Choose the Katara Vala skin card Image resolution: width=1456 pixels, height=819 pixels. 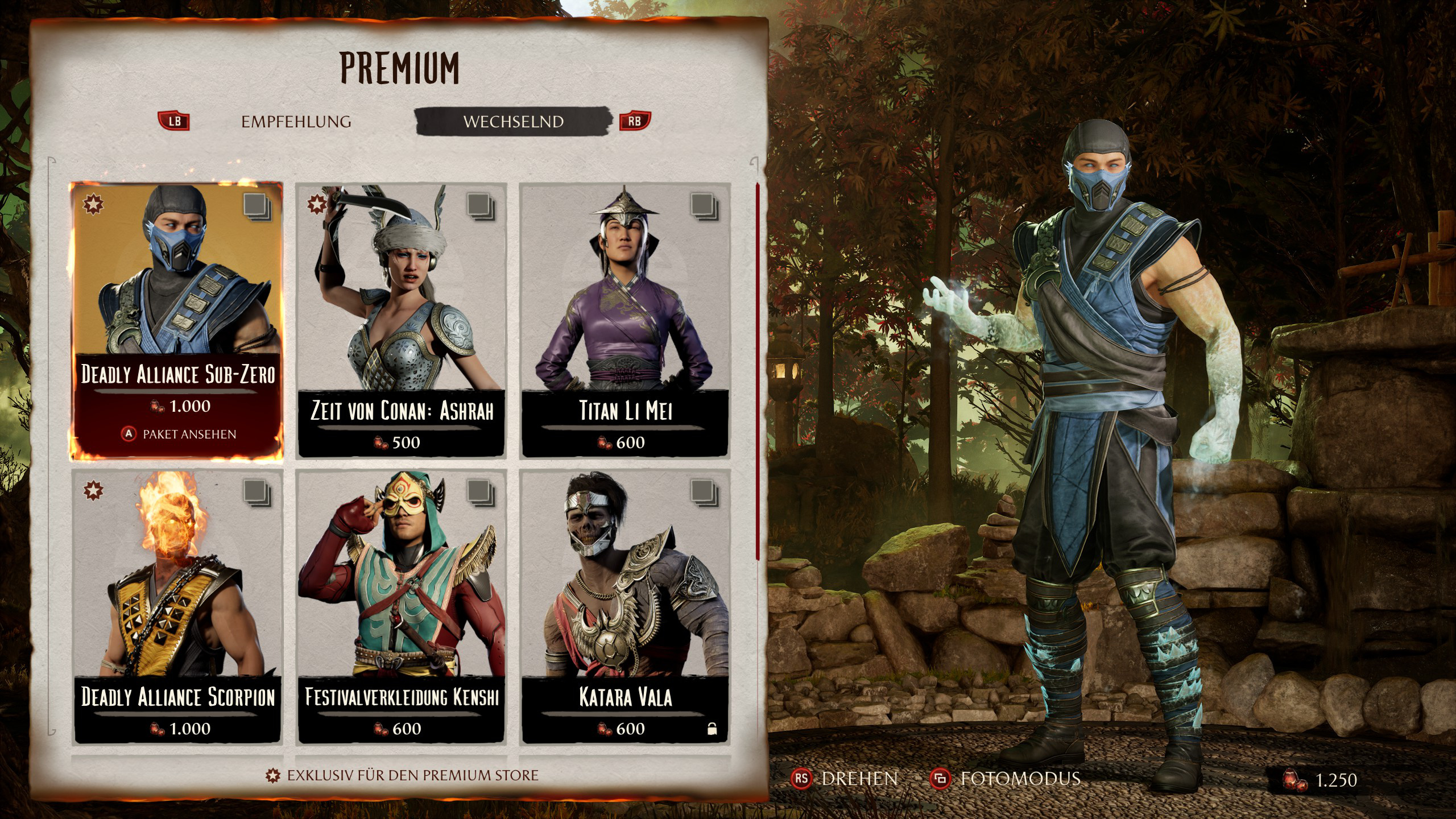click(625, 606)
